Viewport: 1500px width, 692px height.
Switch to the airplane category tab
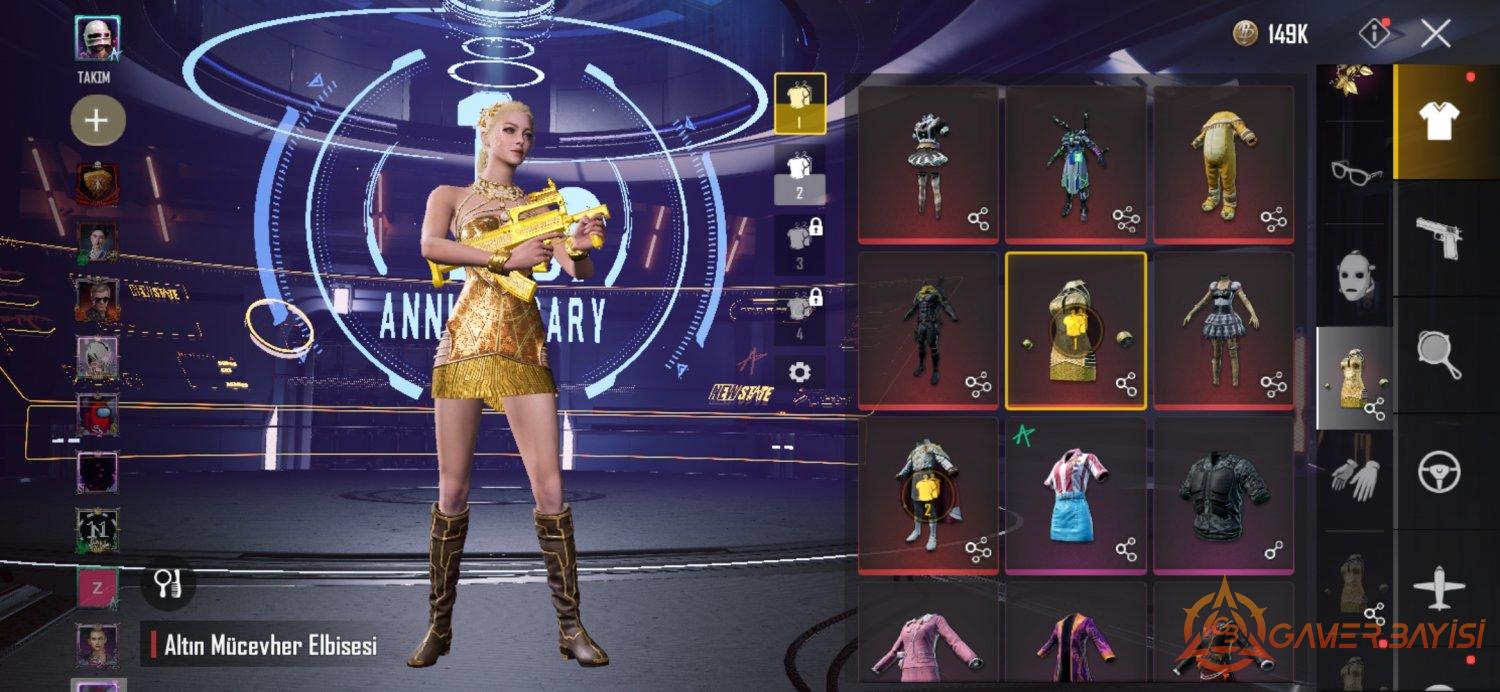tap(1440, 587)
